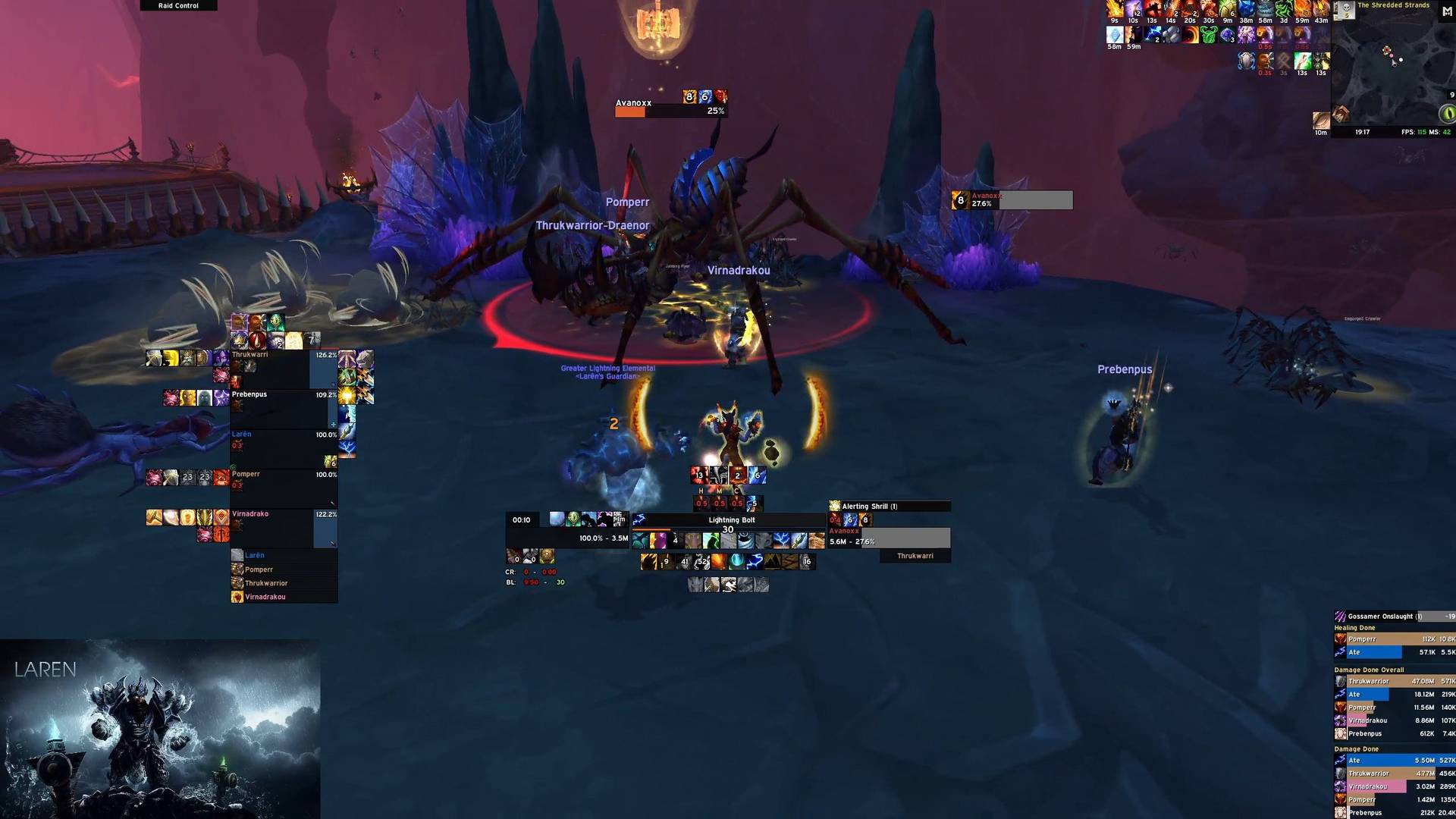
Task: Click the Avanoxx boss frame with the 8 icon
Action: pyautogui.click(x=1012, y=200)
